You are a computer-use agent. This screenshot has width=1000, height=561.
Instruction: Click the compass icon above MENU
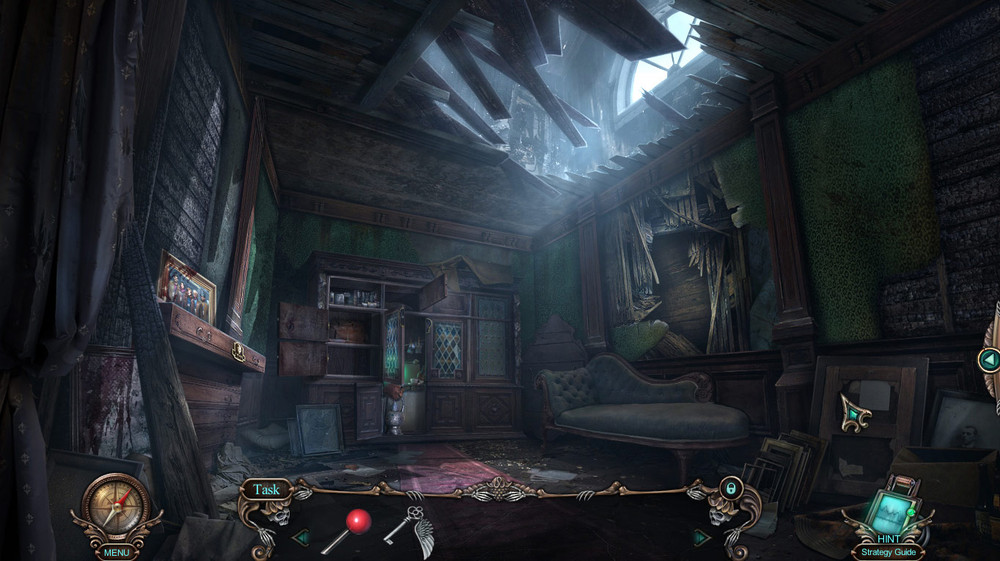pos(116,506)
